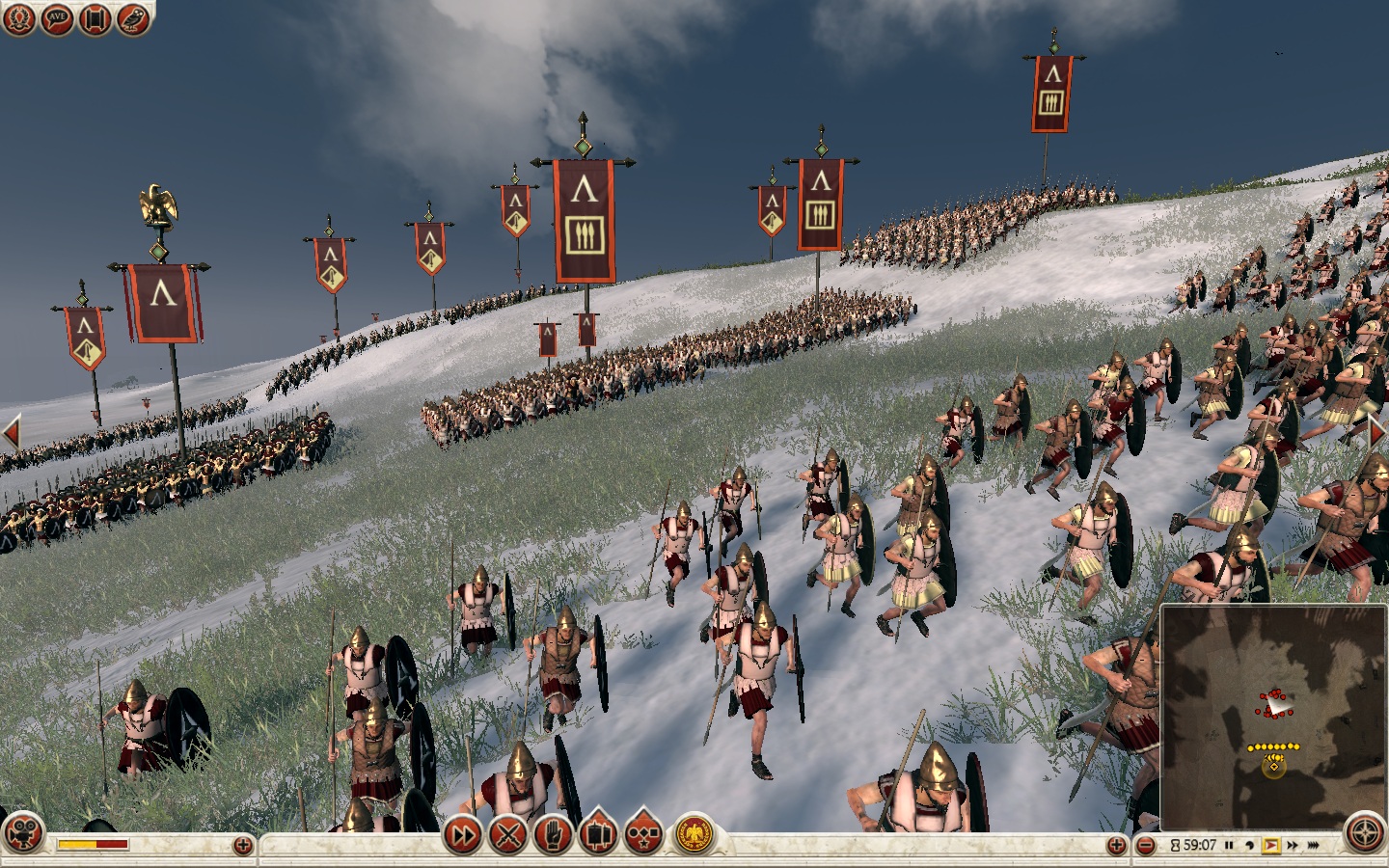Open the shapes group button
This screenshot has width=1389, height=868.
pyautogui.click(x=643, y=834)
